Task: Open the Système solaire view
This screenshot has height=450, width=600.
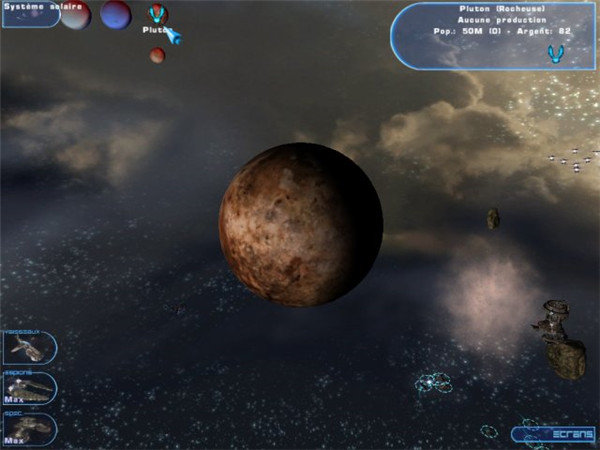Action: (30, 12)
